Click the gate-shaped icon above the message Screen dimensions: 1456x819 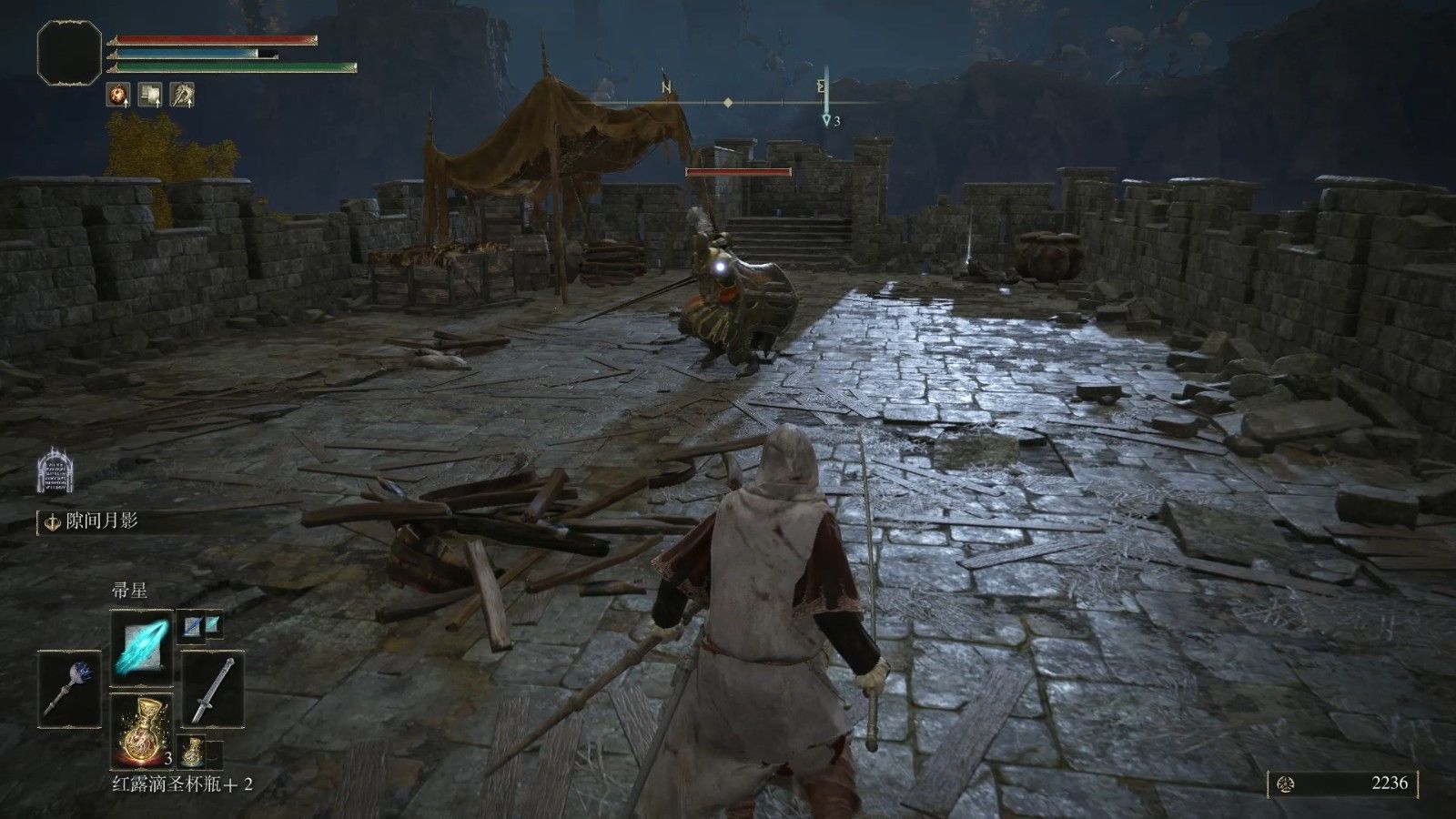(x=54, y=473)
